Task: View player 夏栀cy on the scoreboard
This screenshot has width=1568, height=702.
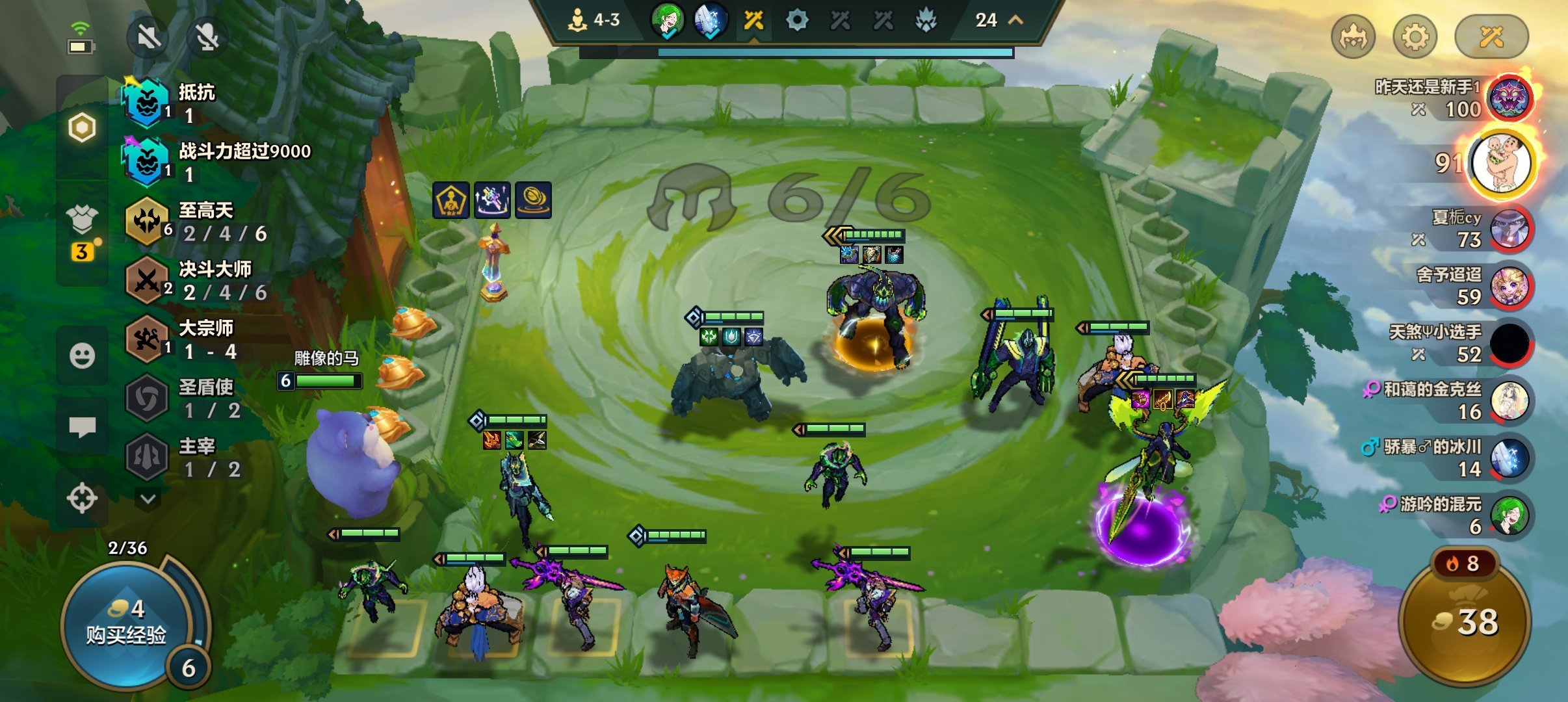Action: pos(1509,229)
